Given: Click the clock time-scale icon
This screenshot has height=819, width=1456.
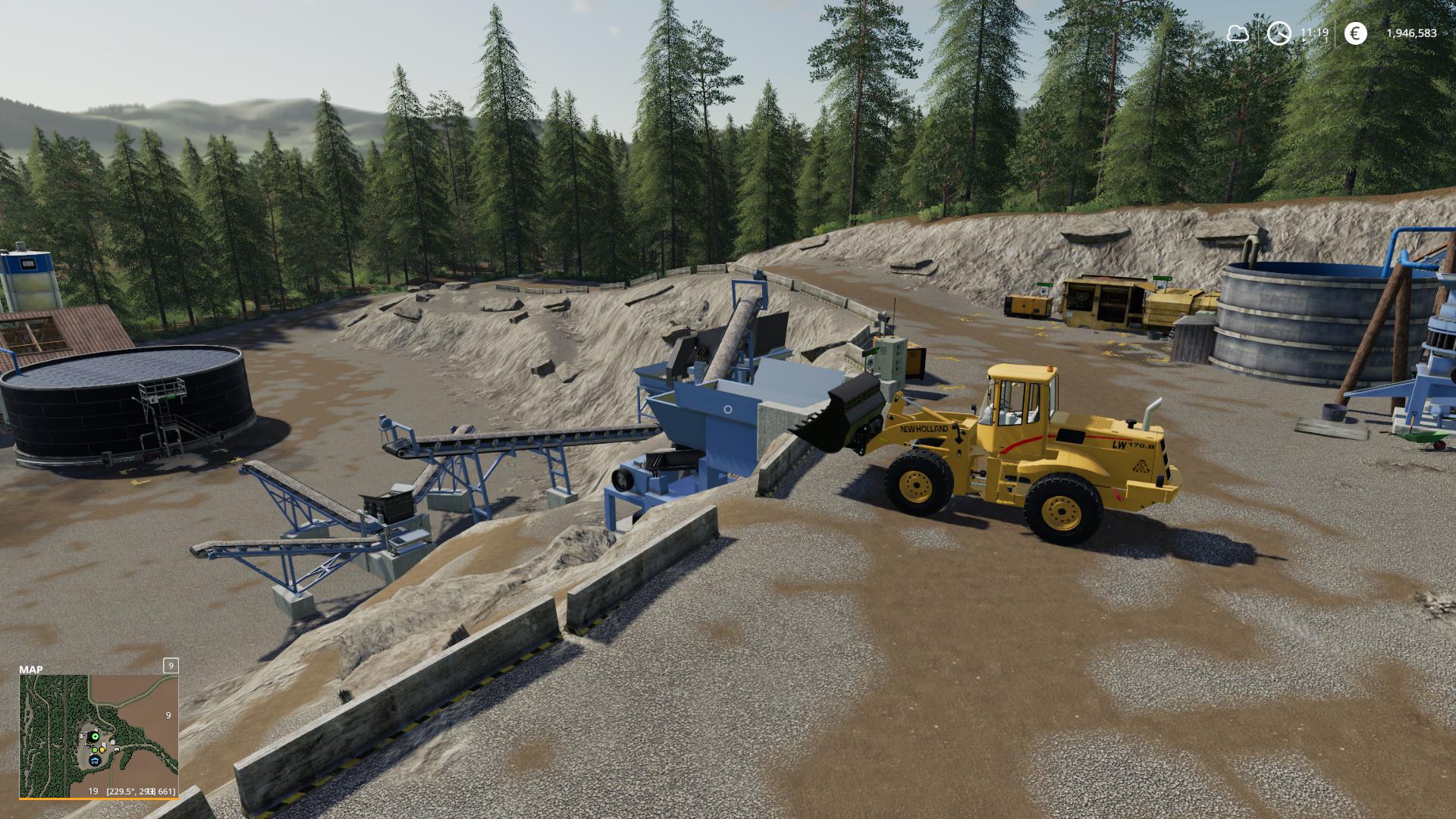Looking at the screenshot, I should (1279, 33).
